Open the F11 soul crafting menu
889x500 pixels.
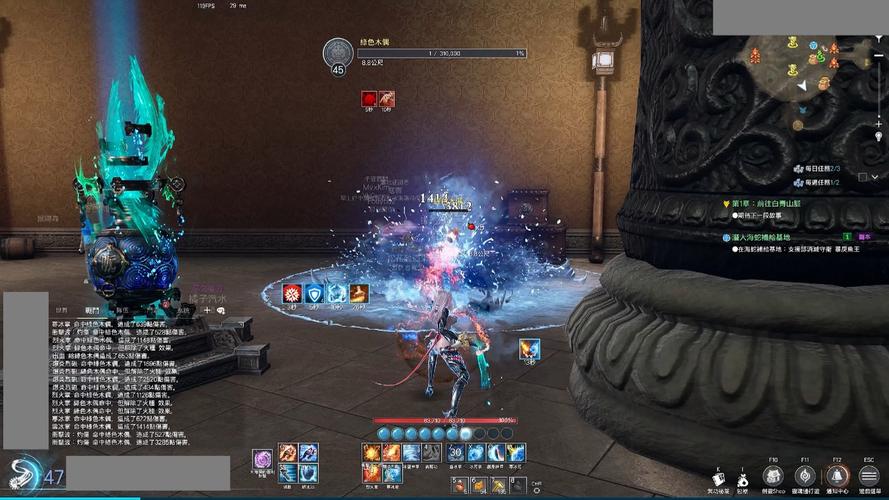click(x=804, y=476)
